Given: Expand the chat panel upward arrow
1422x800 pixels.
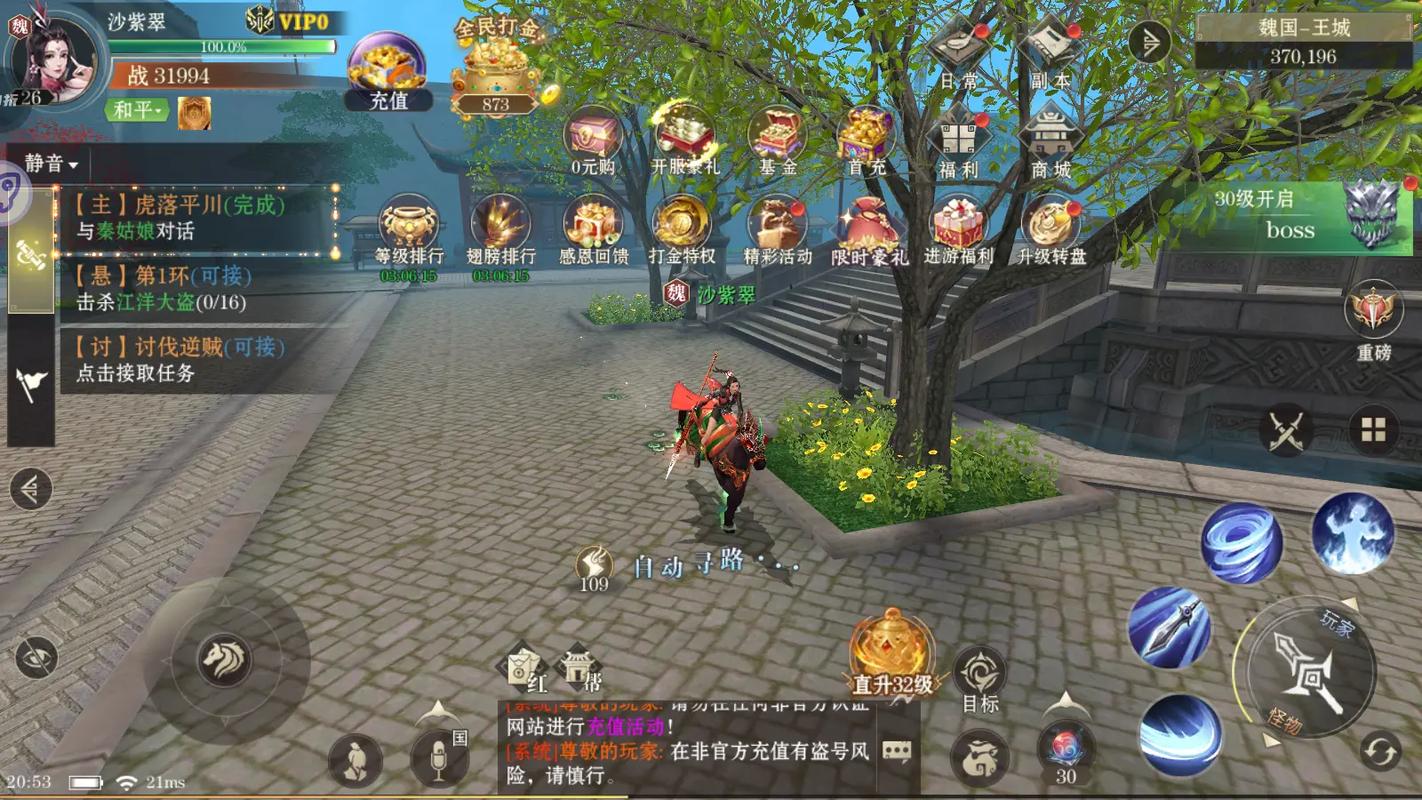Looking at the screenshot, I should pyautogui.click(x=438, y=710).
